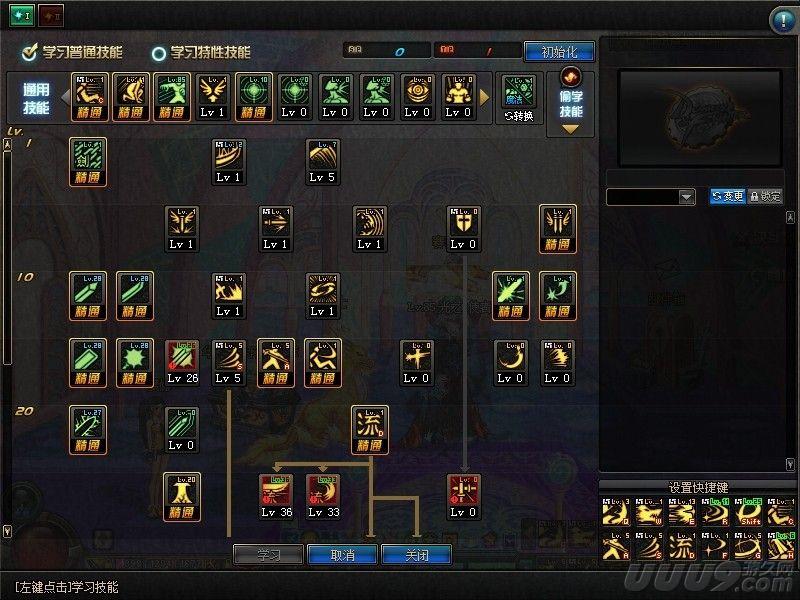
Task: Click the blue 变更 change button
Action: (x=727, y=197)
